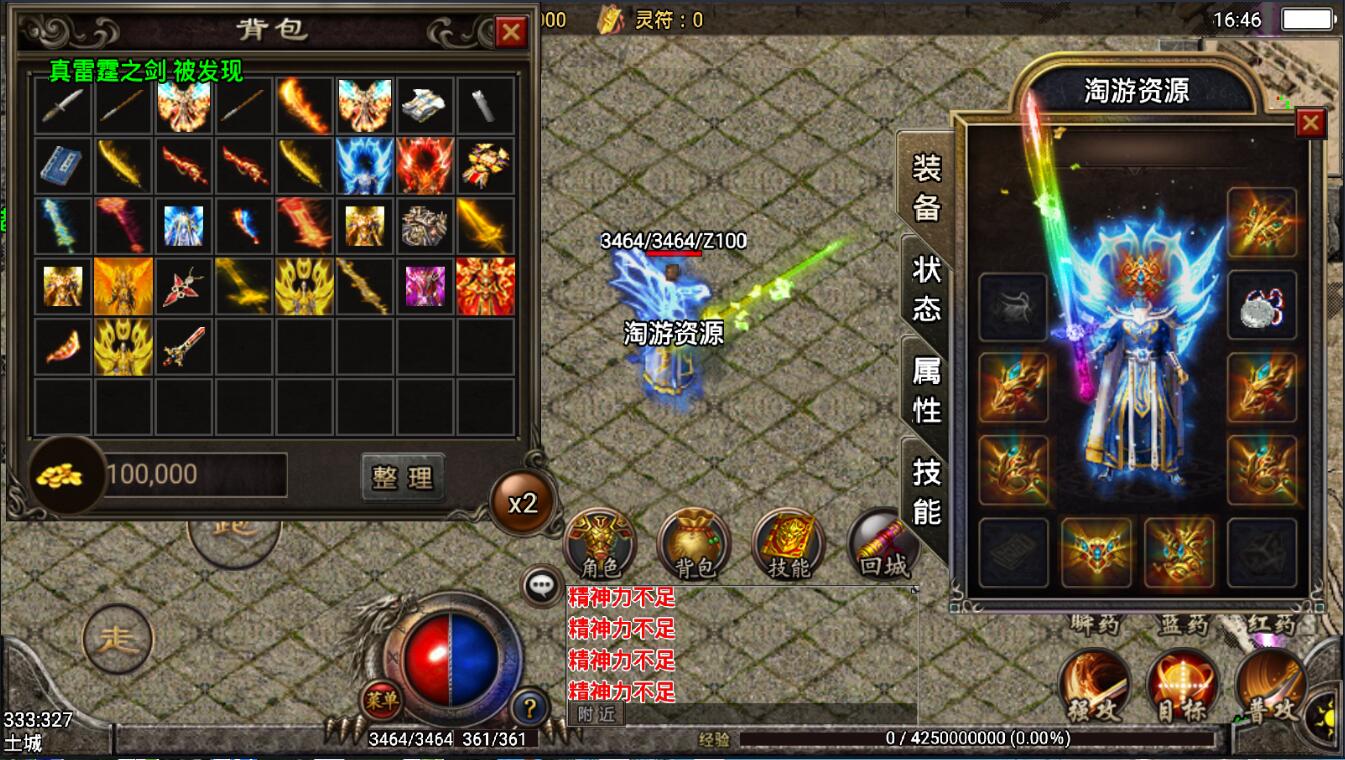Screen dimensions: 1345x760
Task: Toggle the x2 speed button
Action: click(523, 503)
